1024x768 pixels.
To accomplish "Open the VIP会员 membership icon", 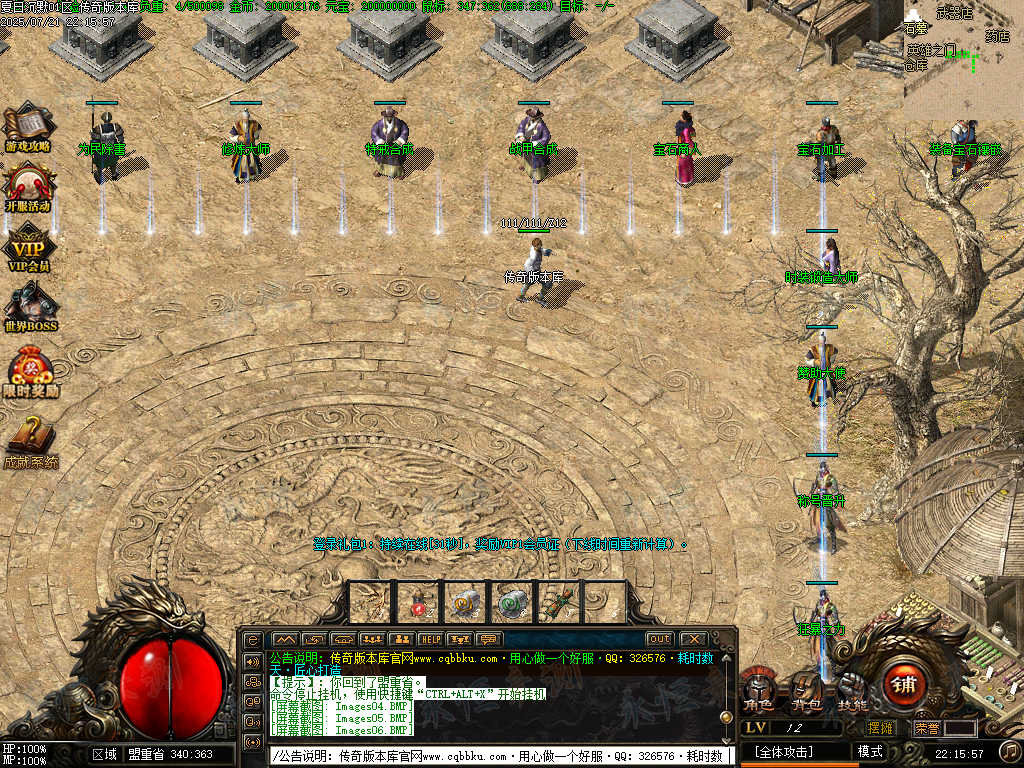I will tap(28, 247).
